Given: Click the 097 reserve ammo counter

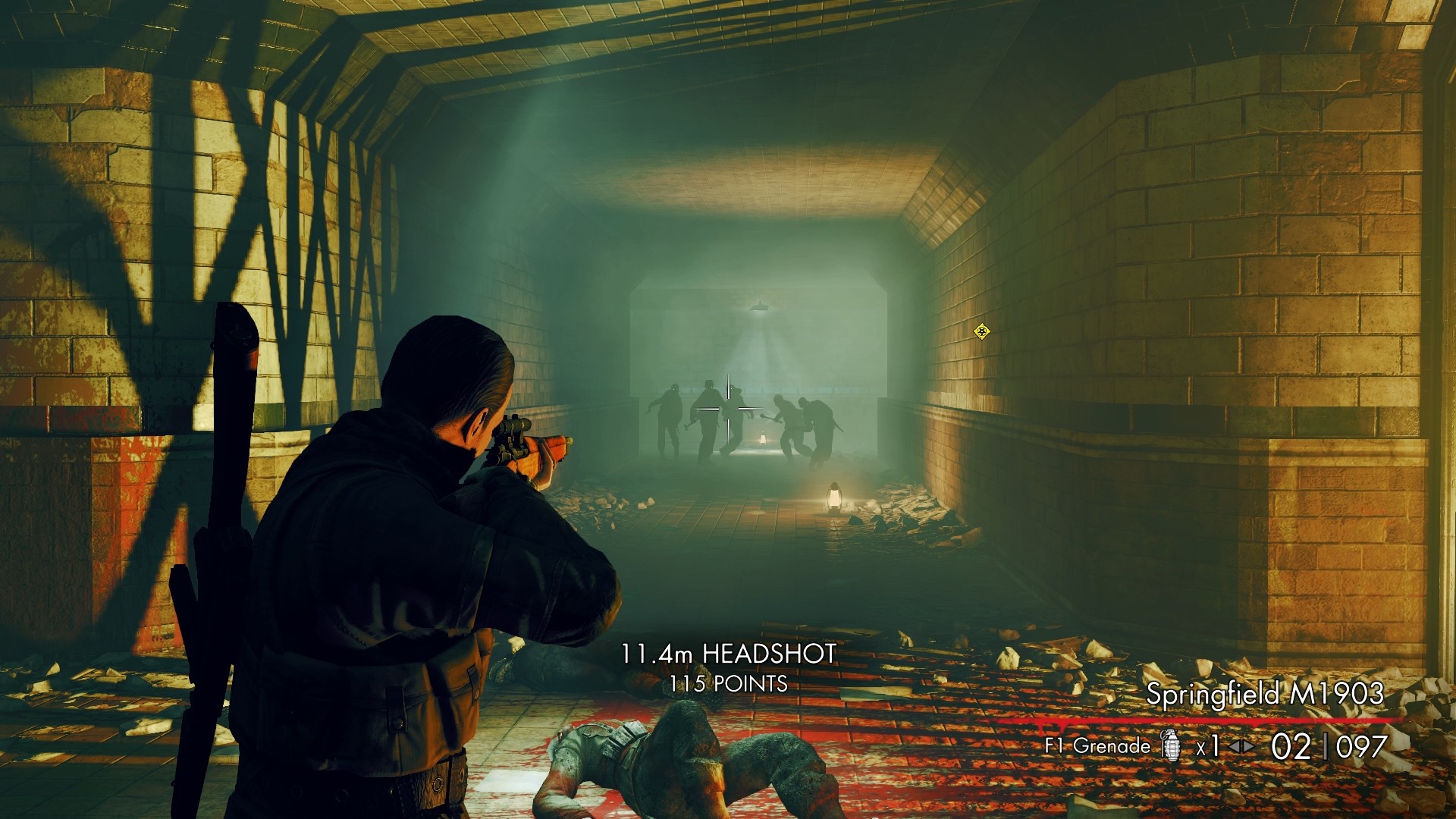Looking at the screenshot, I should coord(1361,745).
